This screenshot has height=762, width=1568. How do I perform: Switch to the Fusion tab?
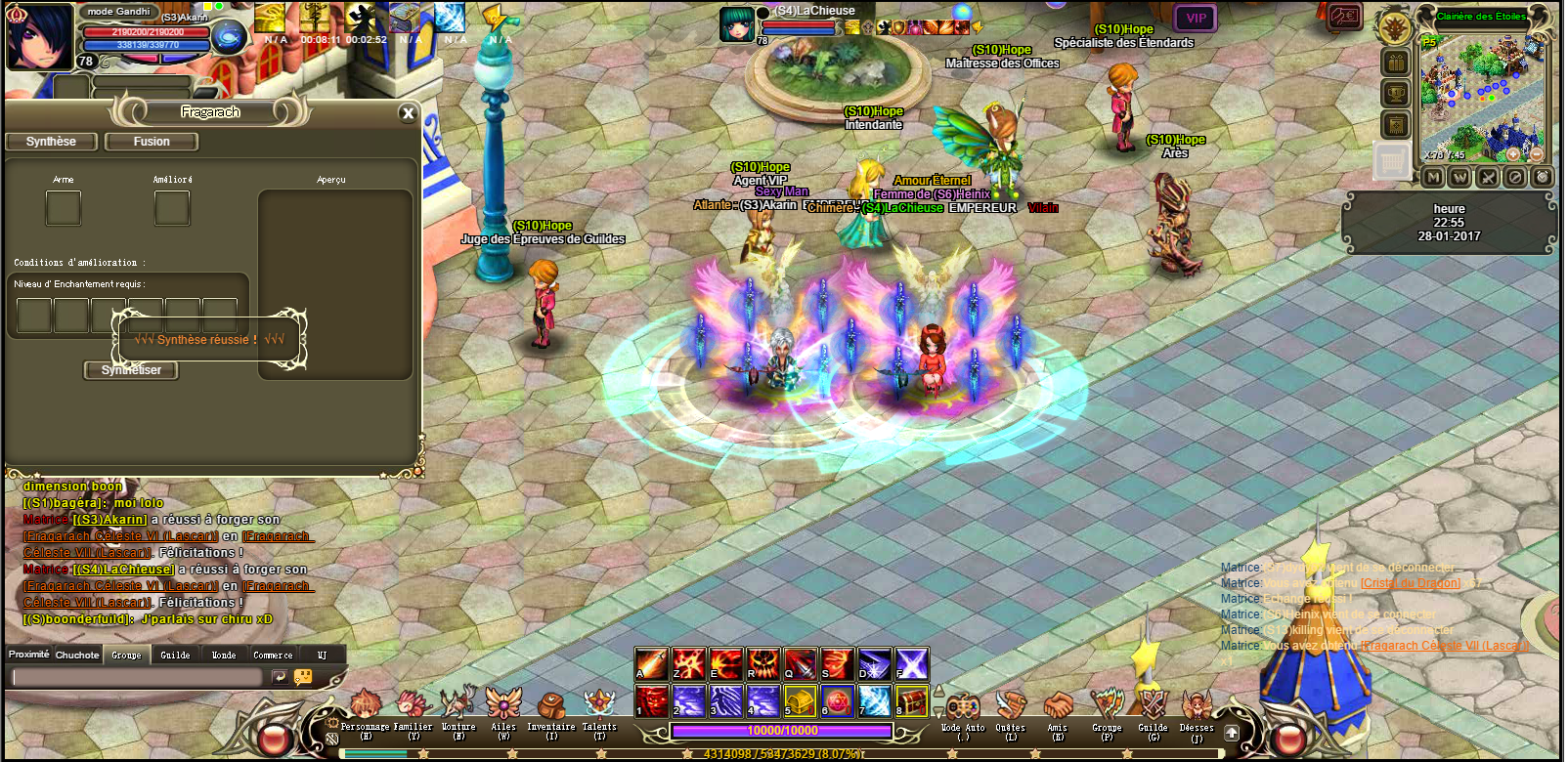click(x=152, y=142)
